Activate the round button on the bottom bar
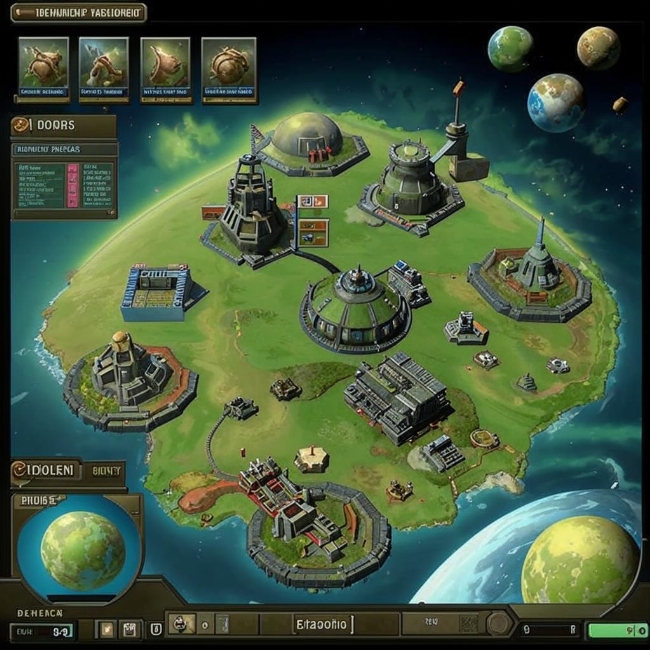Viewport: 650px width, 650px height. tap(497, 626)
